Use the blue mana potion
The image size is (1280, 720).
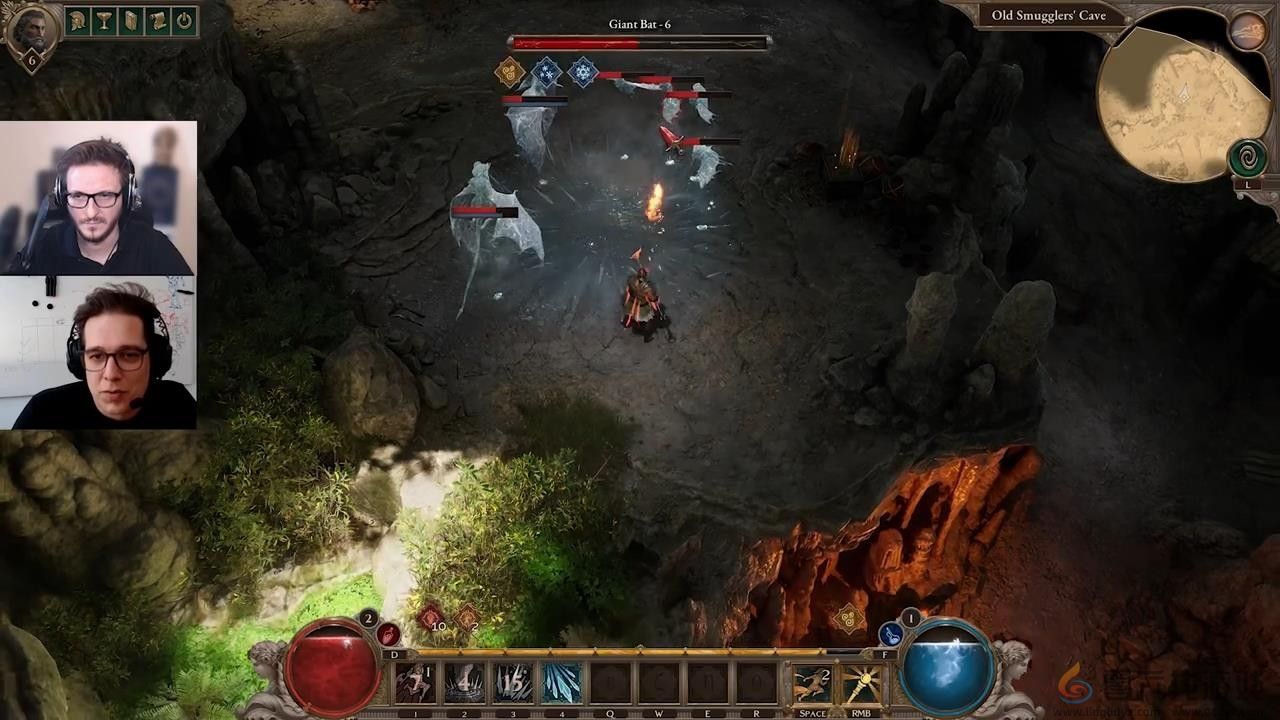point(890,634)
